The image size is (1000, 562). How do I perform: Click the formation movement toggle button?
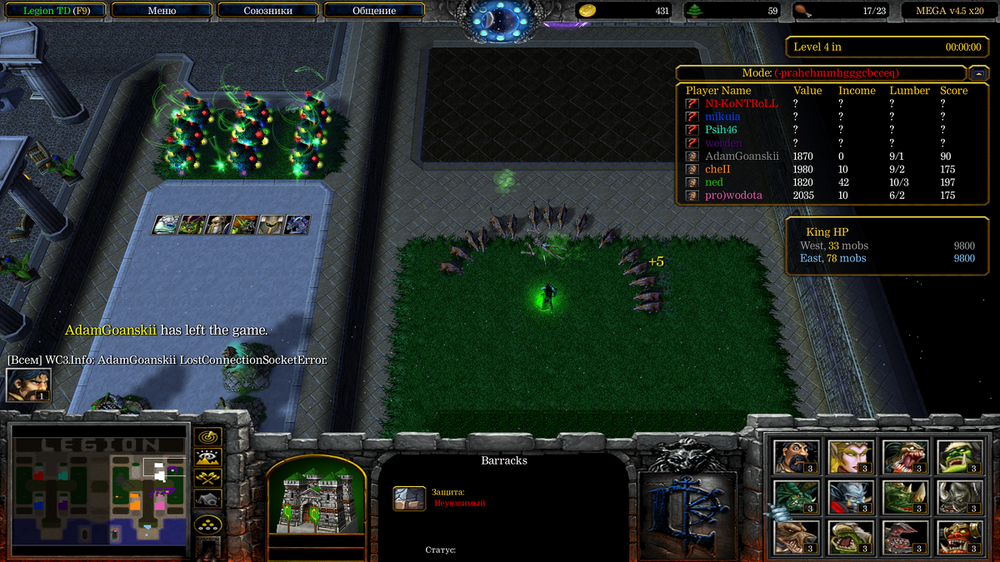point(208,524)
